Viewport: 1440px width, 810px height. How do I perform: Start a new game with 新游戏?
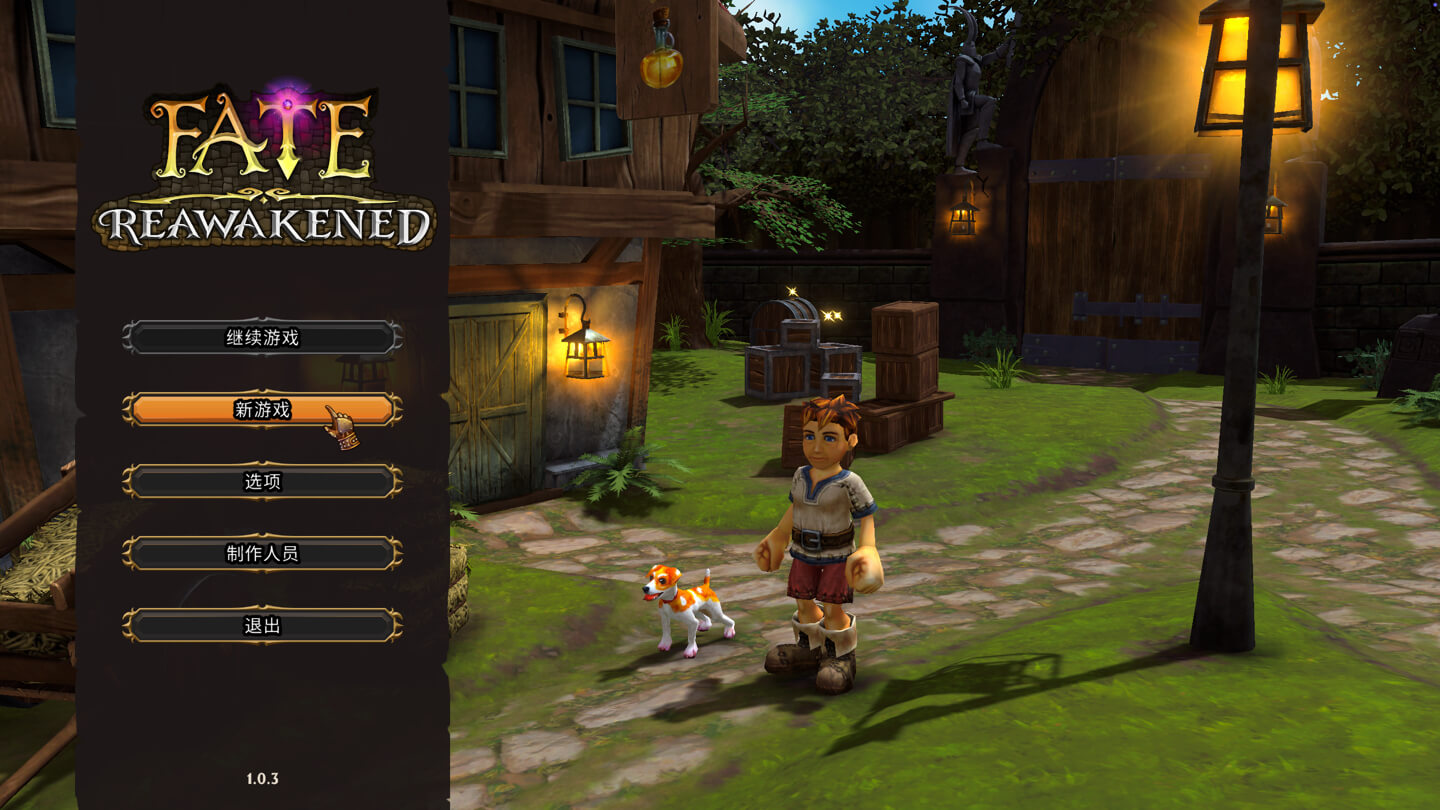pos(262,409)
